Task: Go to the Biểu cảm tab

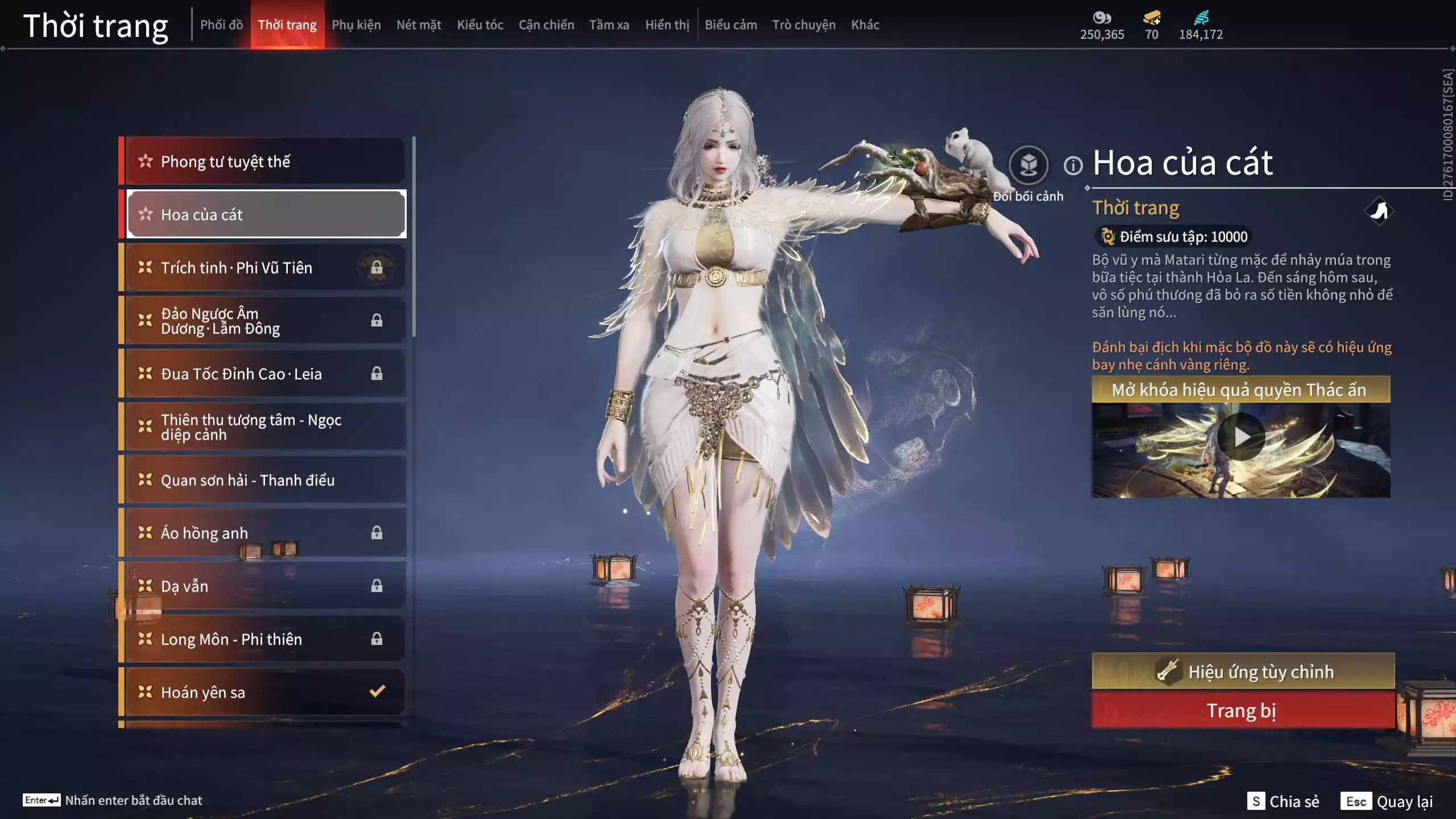Action: pos(730,25)
